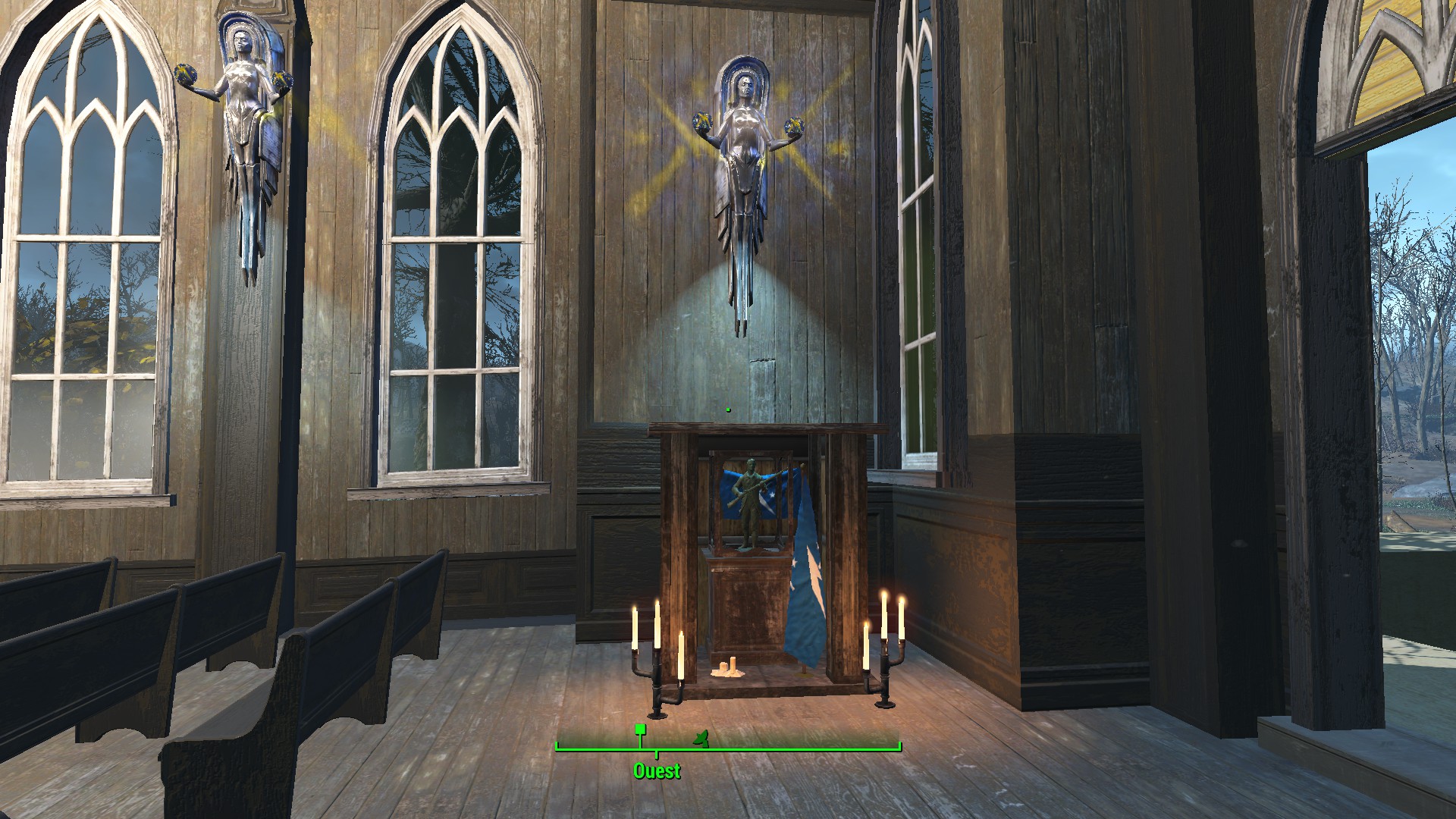Click the Quest label under the compass

click(657, 771)
